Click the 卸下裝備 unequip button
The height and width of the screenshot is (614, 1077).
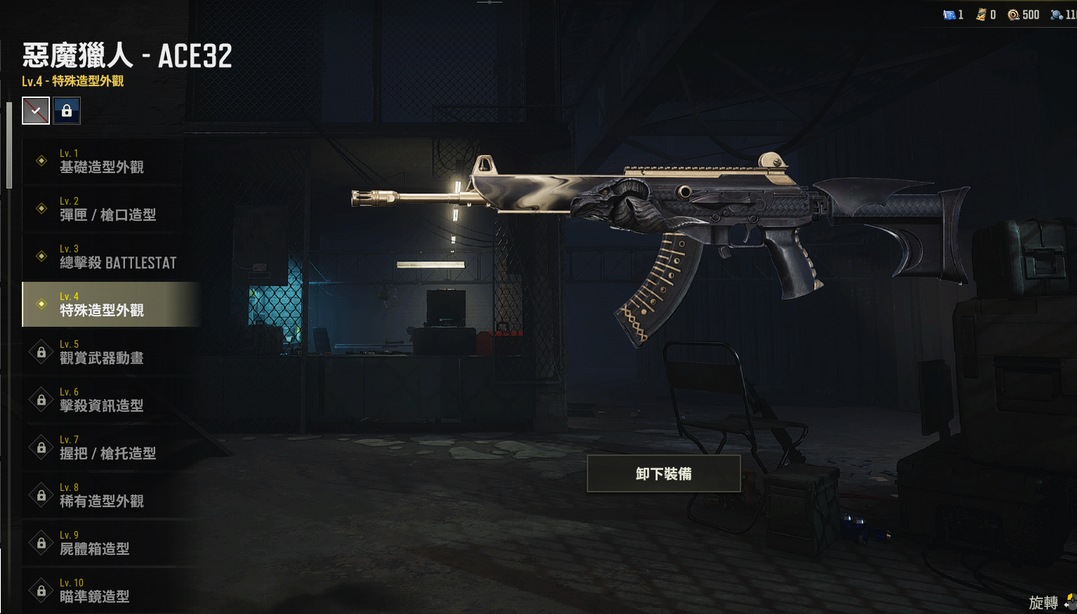(663, 474)
